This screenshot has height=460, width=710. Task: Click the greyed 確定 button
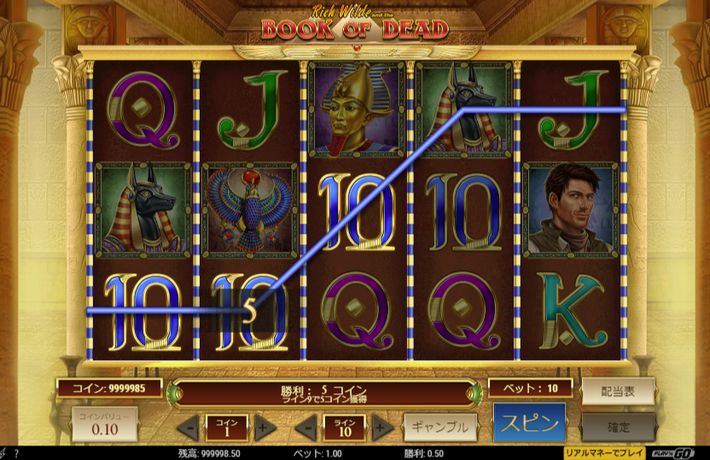pyautogui.click(x=618, y=427)
